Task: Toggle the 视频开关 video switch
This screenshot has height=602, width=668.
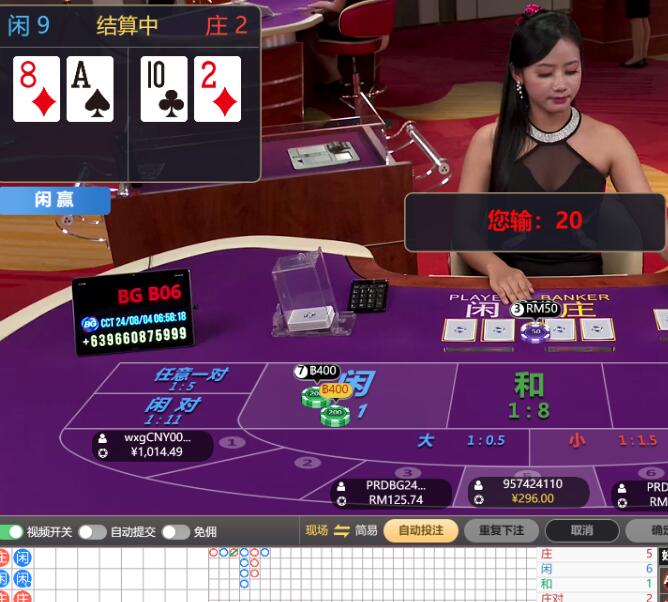Action: coord(11,532)
